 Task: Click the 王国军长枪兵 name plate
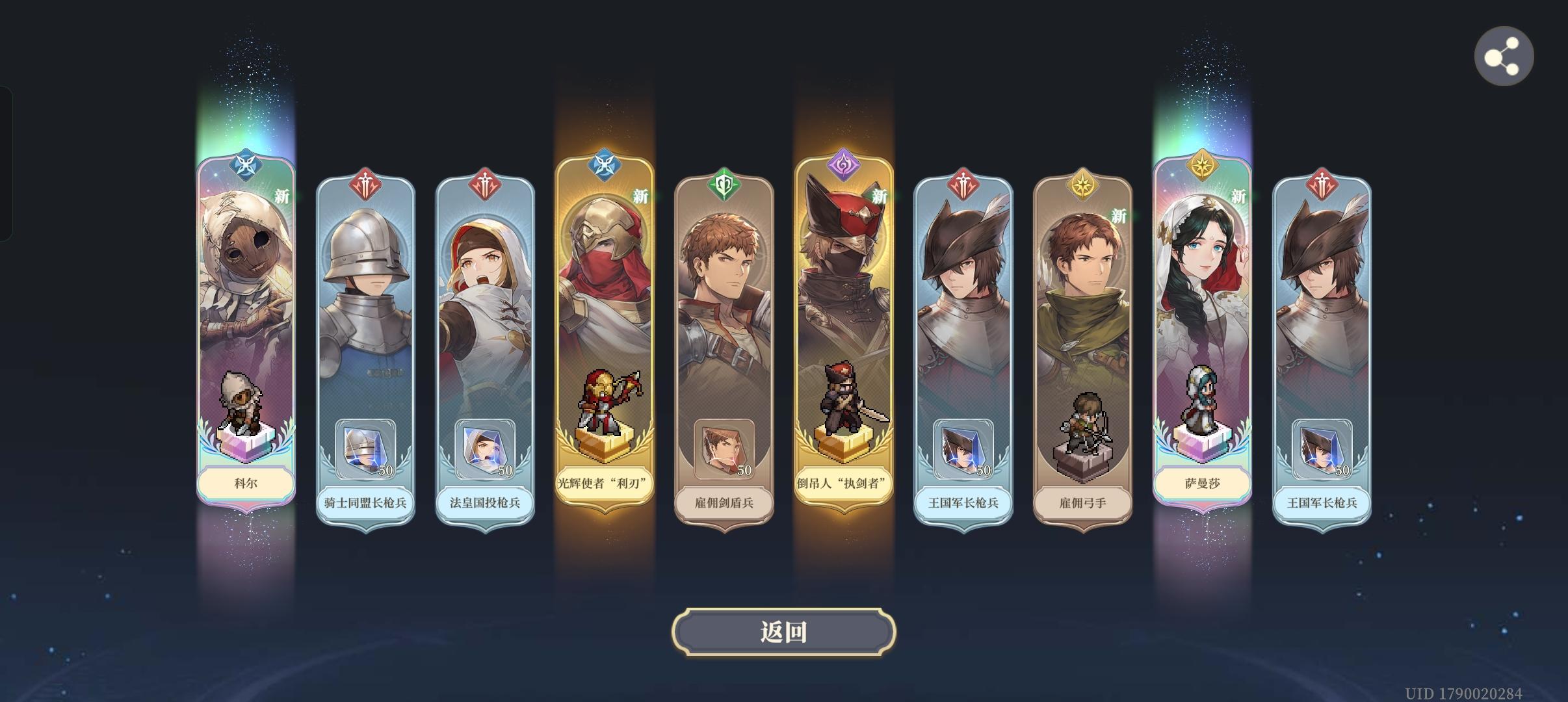coord(963,504)
